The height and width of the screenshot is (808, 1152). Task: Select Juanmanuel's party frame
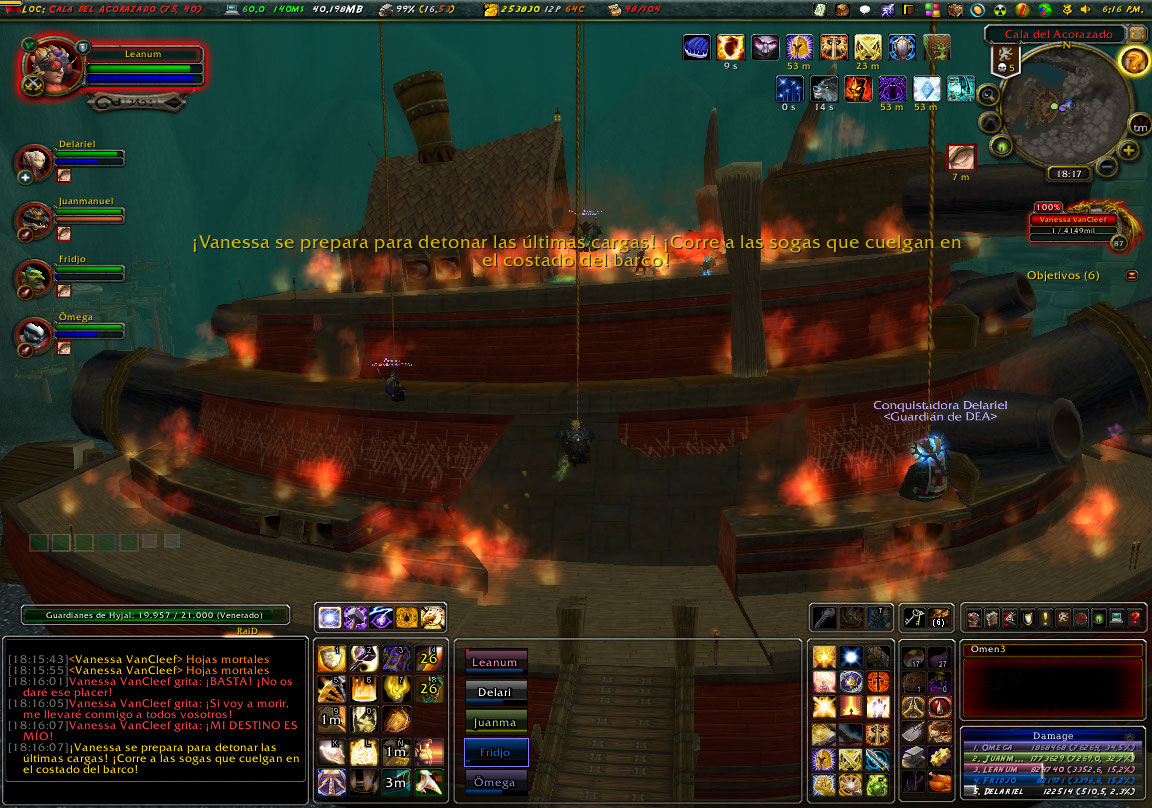[x=34, y=218]
